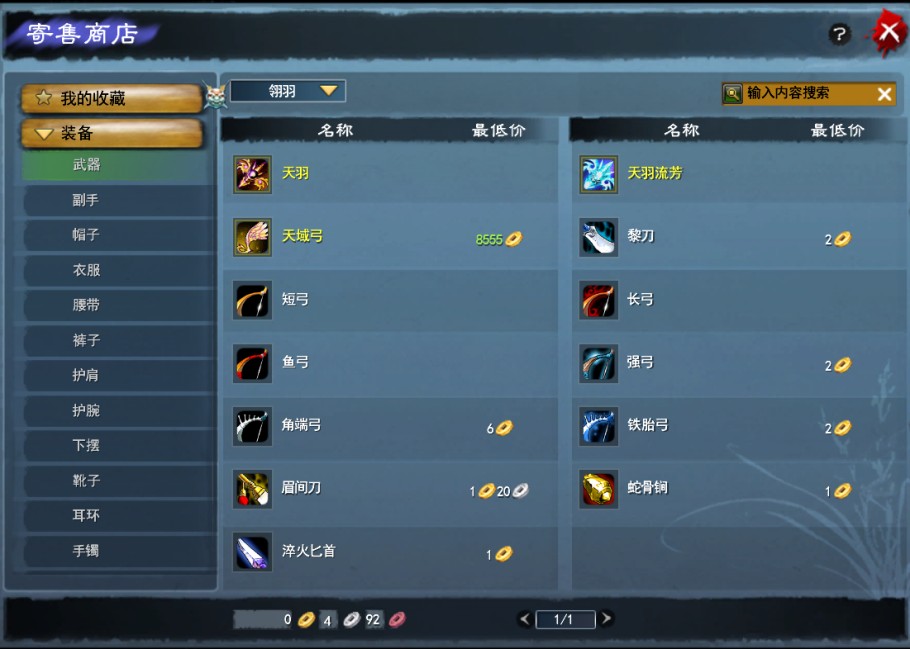
Task: Clear the search box with the X
Action: [x=884, y=94]
